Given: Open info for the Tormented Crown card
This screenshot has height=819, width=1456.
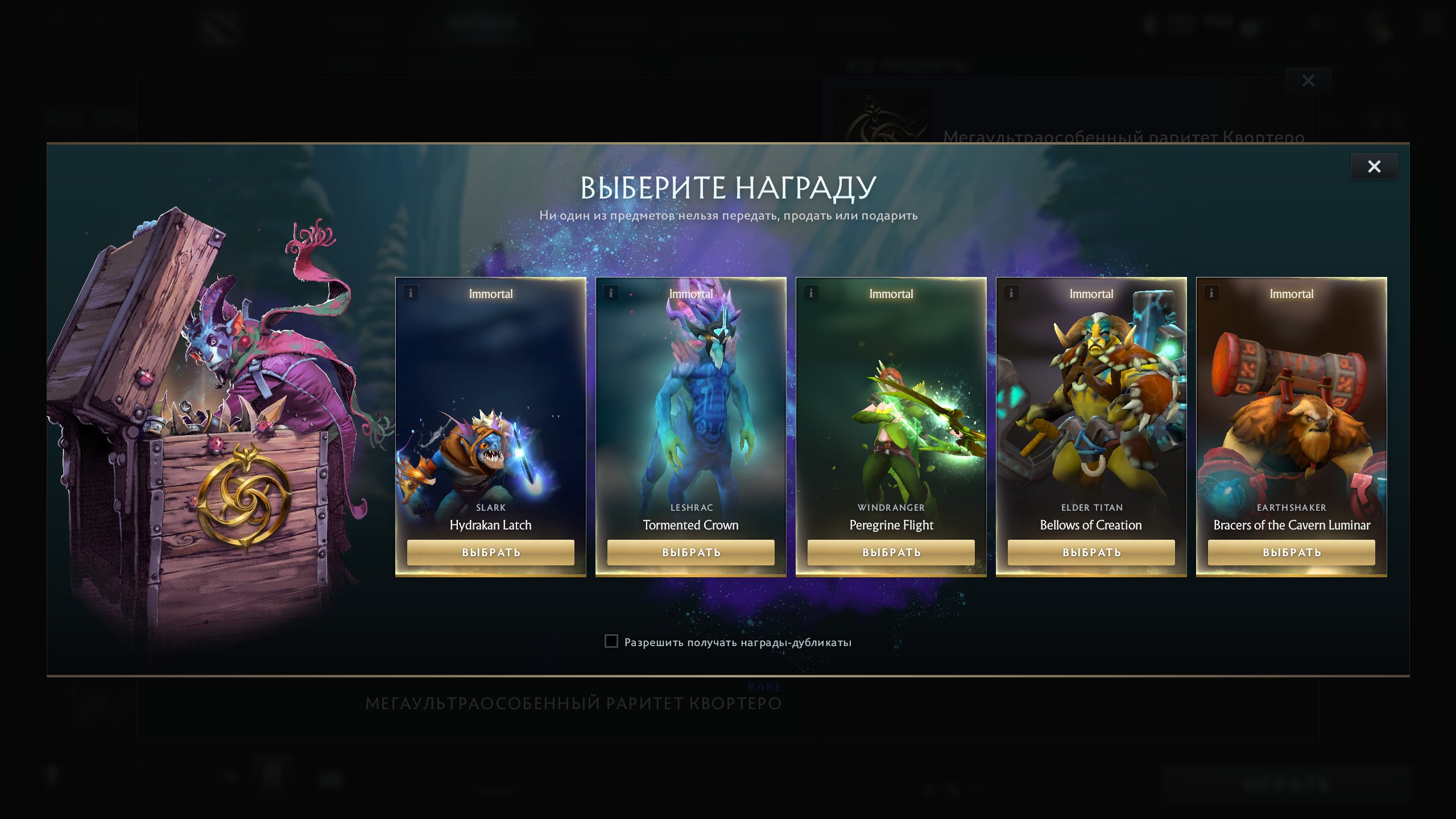Looking at the screenshot, I should [x=610, y=293].
